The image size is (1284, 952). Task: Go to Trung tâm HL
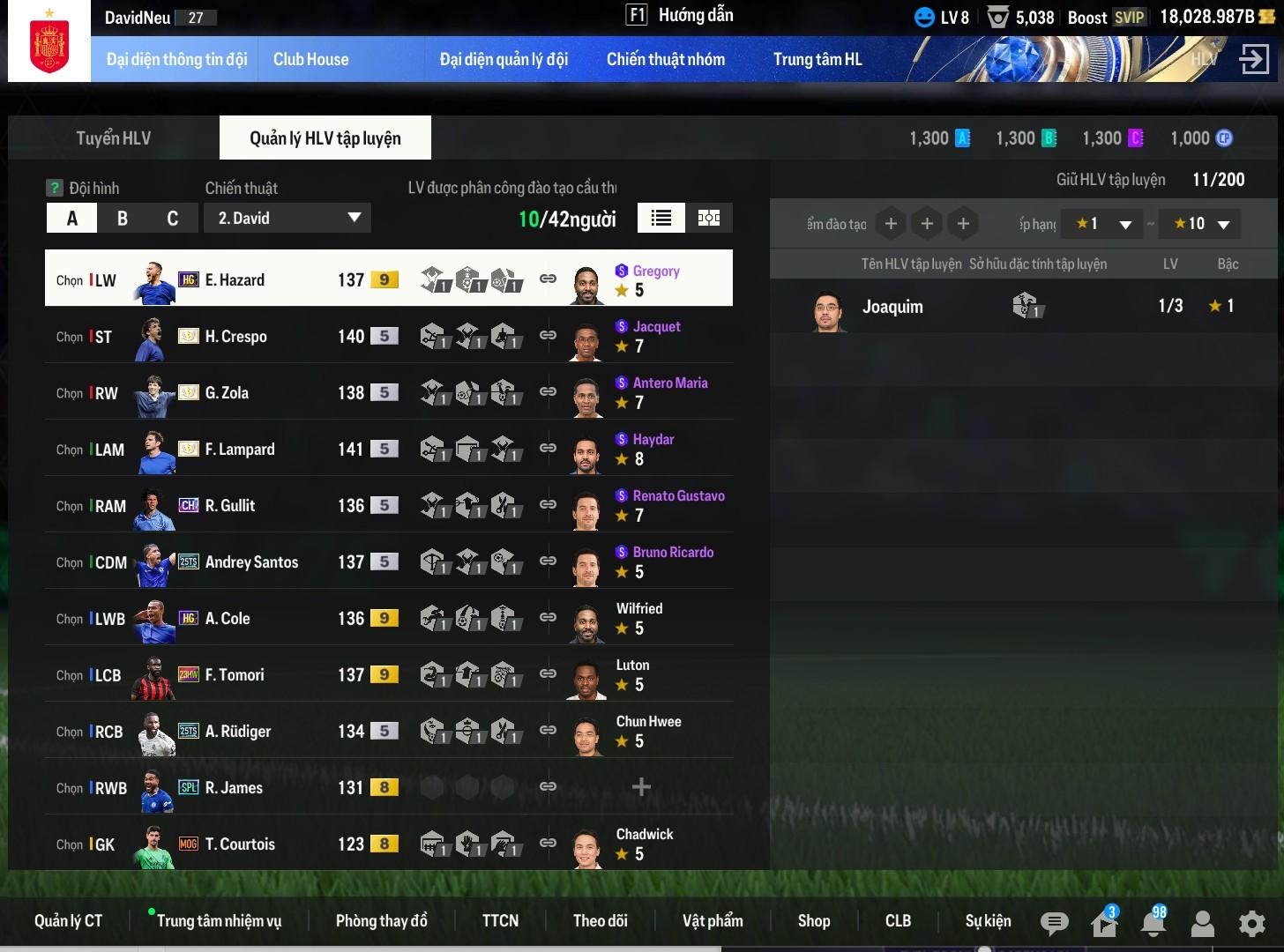click(x=817, y=60)
